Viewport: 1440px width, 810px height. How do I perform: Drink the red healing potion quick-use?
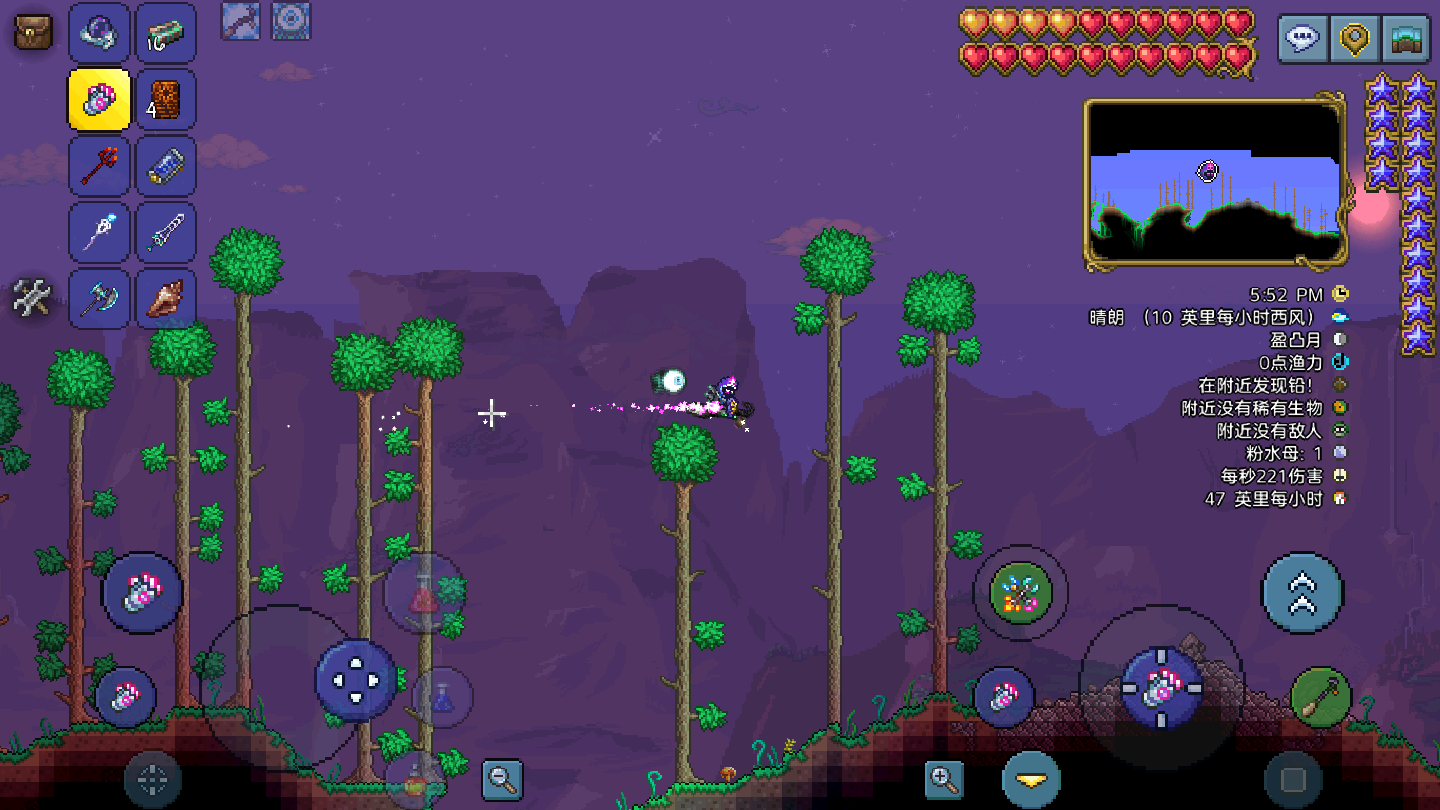[424, 596]
